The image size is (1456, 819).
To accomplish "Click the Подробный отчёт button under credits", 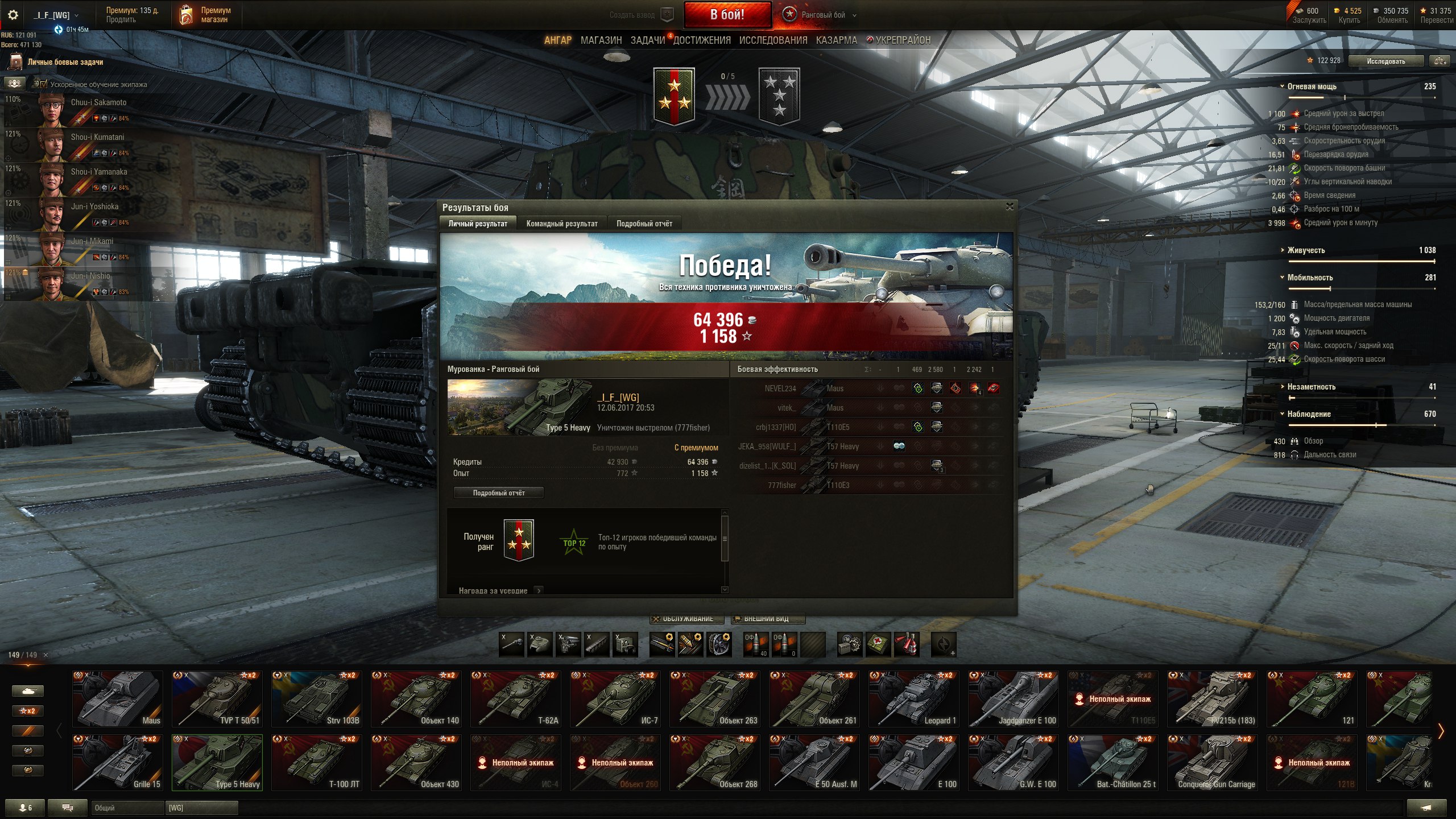I will [x=498, y=493].
